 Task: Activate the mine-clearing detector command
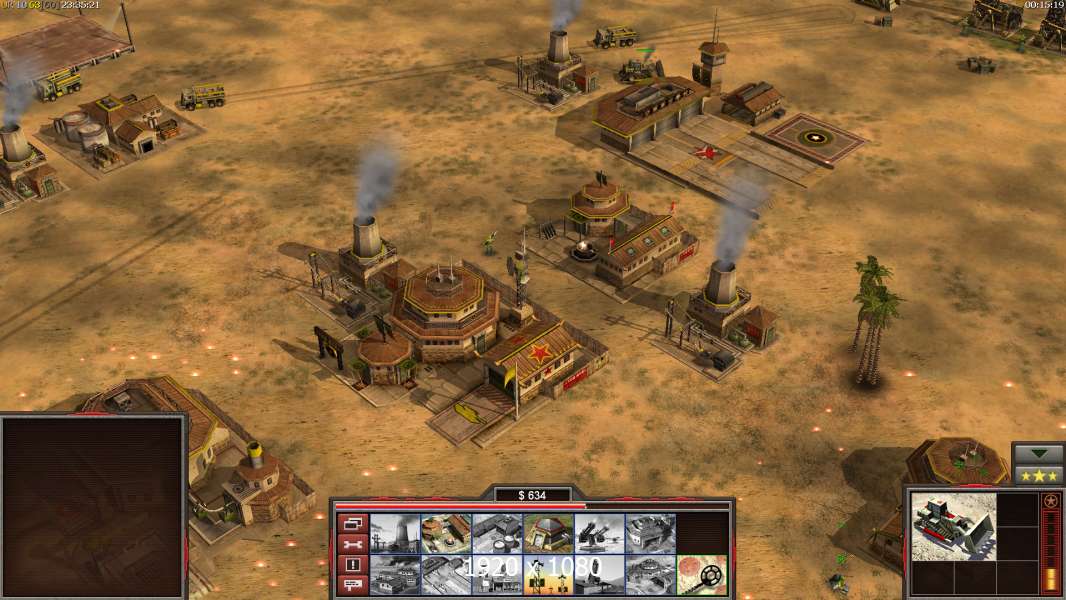click(x=701, y=575)
